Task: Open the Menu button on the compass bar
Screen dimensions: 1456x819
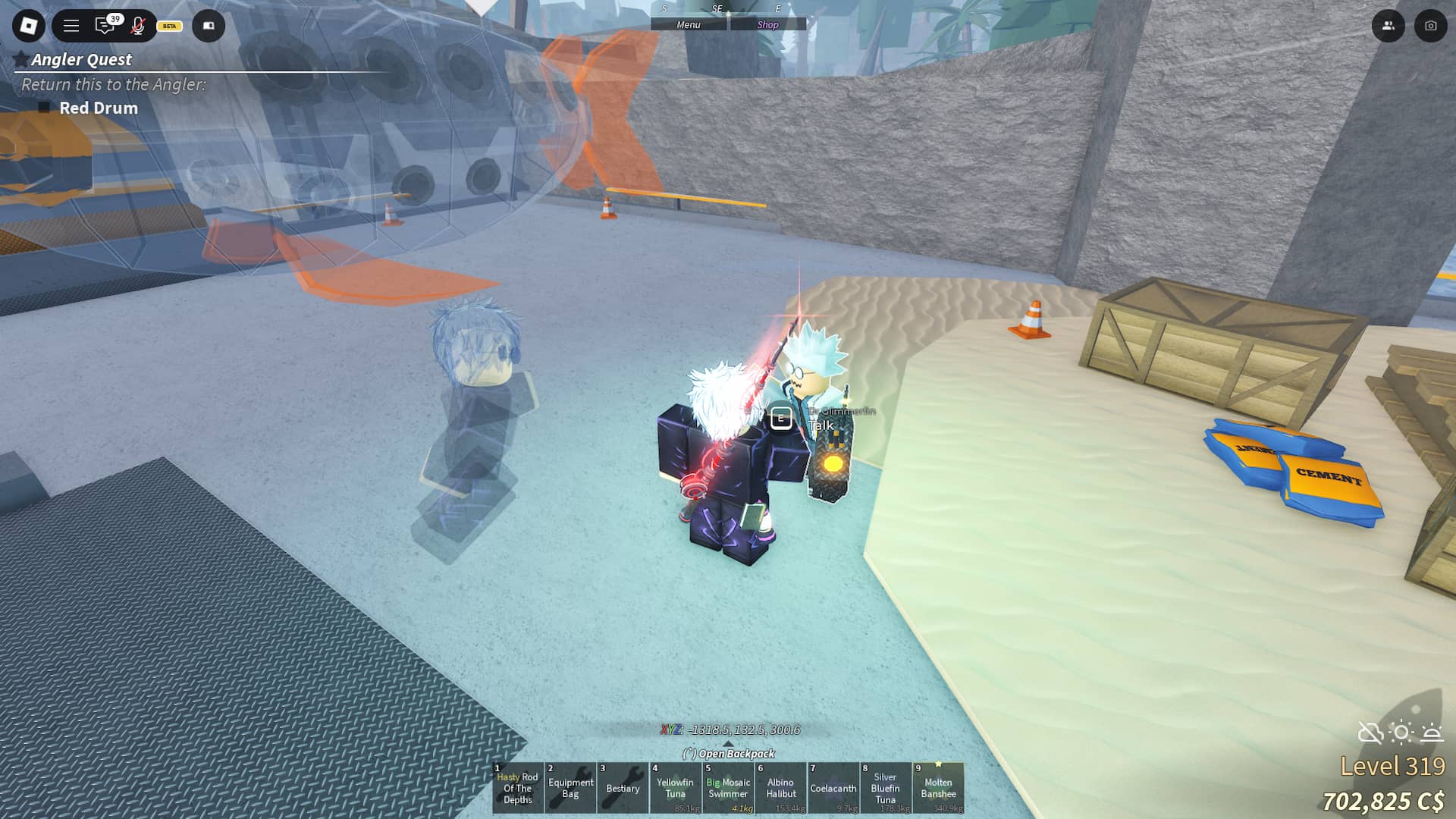Action: (x=689, y=24)
